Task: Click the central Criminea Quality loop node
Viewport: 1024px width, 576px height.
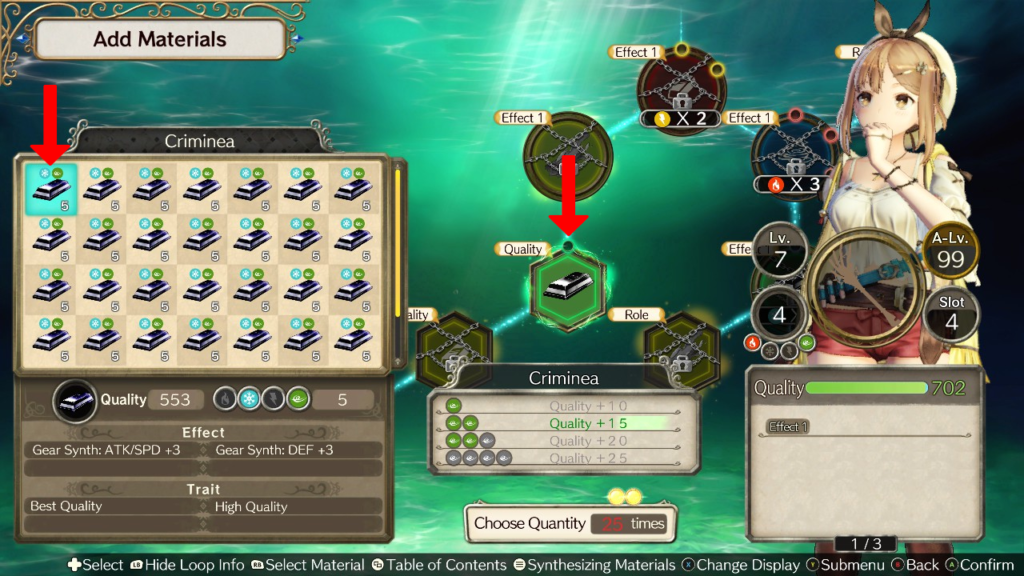Action: point(567,289)
